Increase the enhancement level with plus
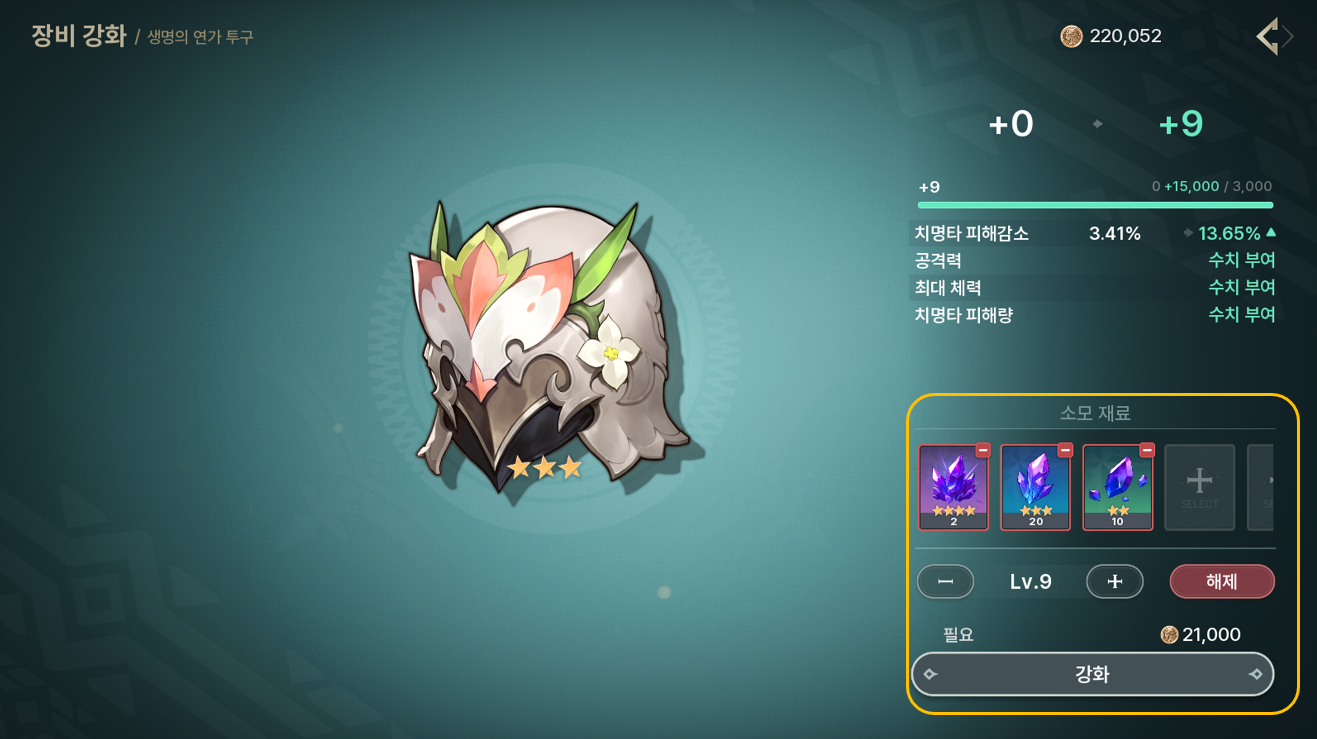 (x=1114, y=581)
